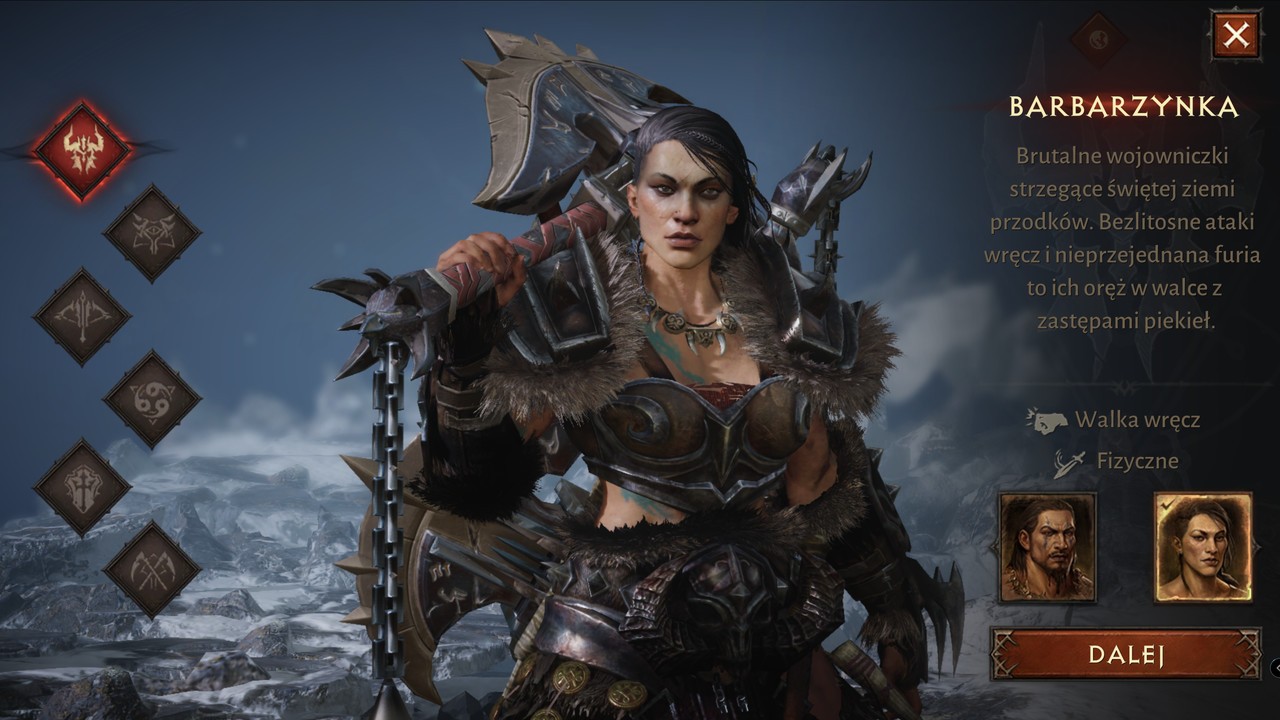The height and width of the screenshot is (720, 1280).
Task: Click the checkmark on the female portrait
Action: click(x=1166, y=506)
